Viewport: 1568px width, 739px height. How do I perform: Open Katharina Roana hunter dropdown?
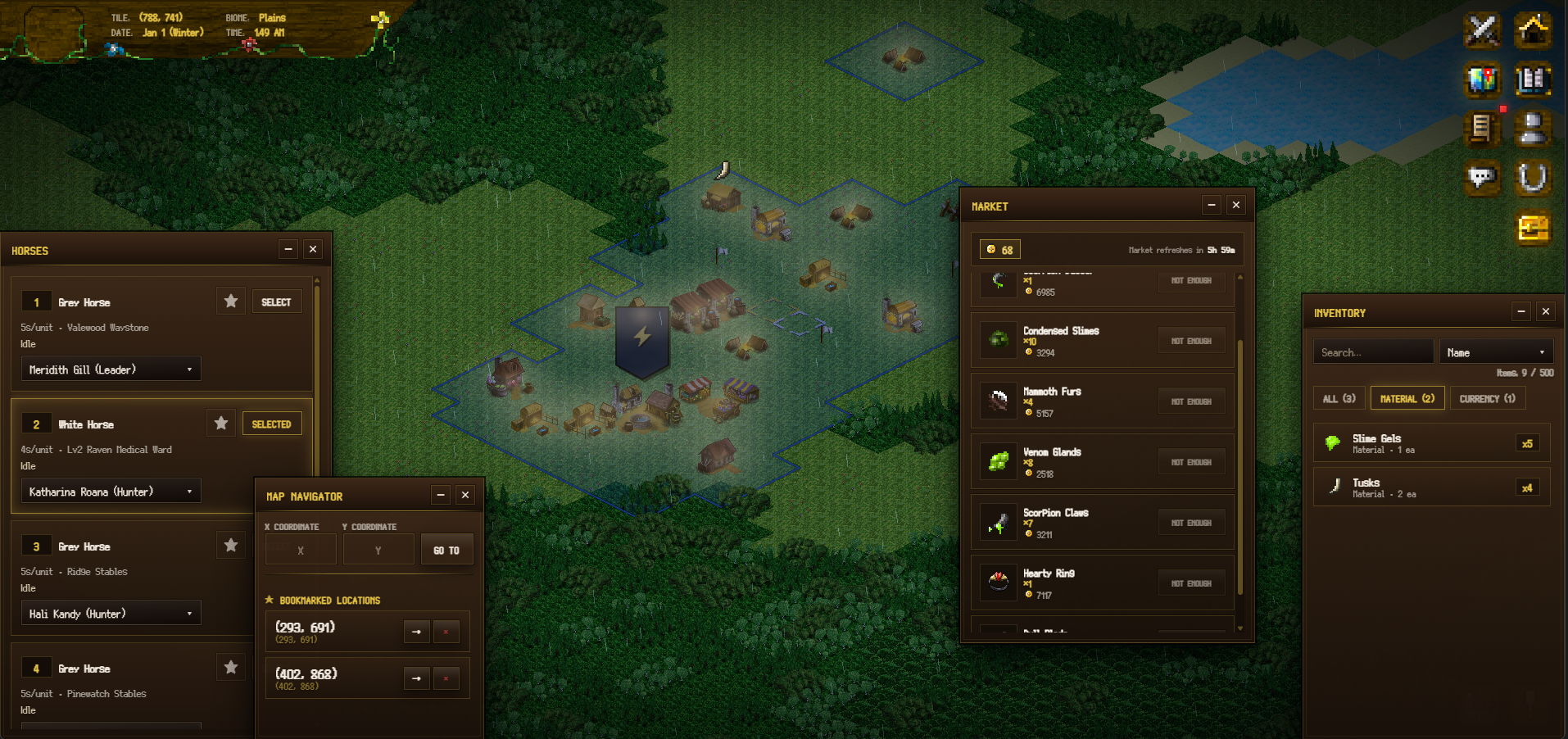pyautogui.click(x=111, y=492)
